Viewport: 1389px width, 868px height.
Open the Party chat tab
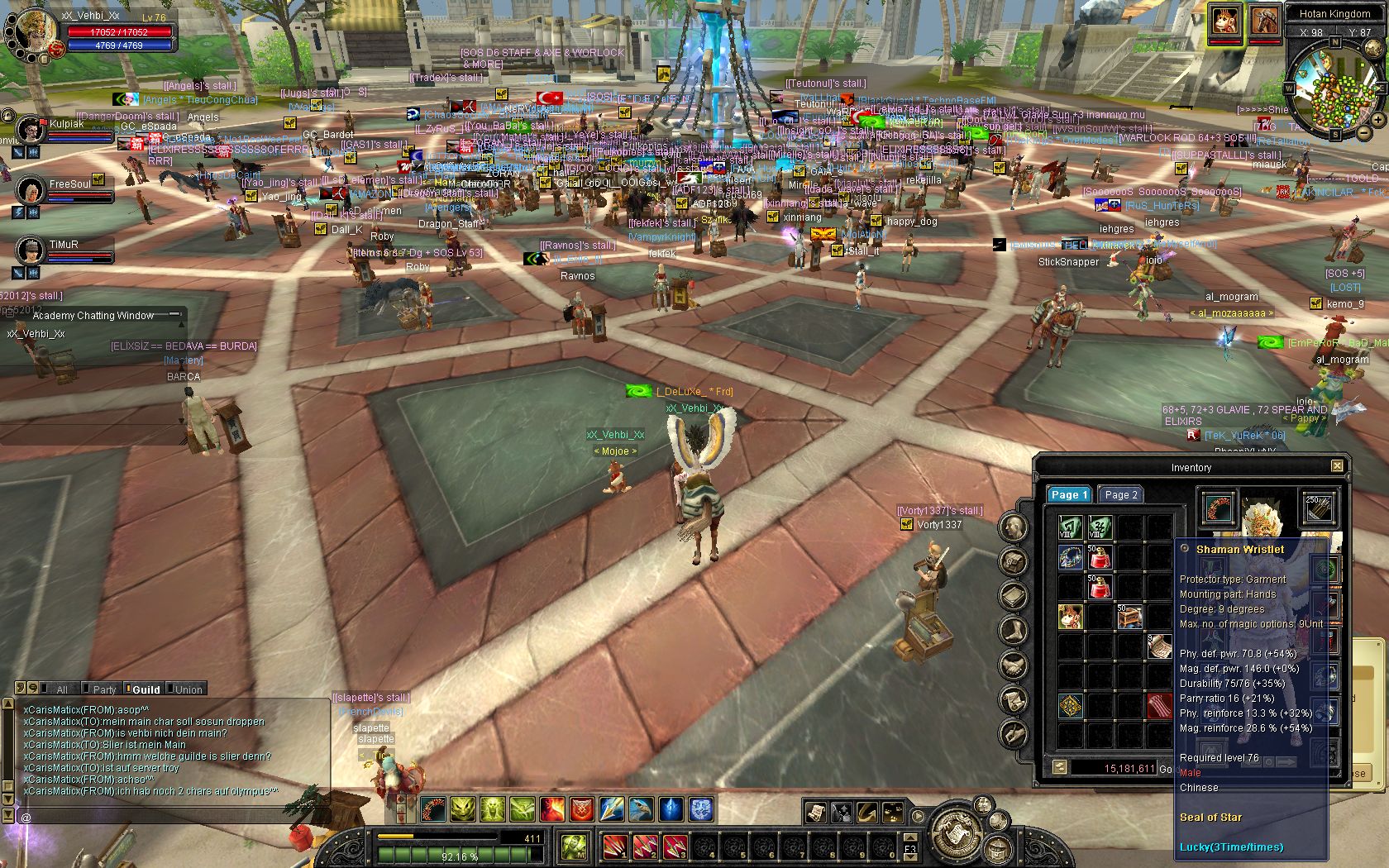104,689
